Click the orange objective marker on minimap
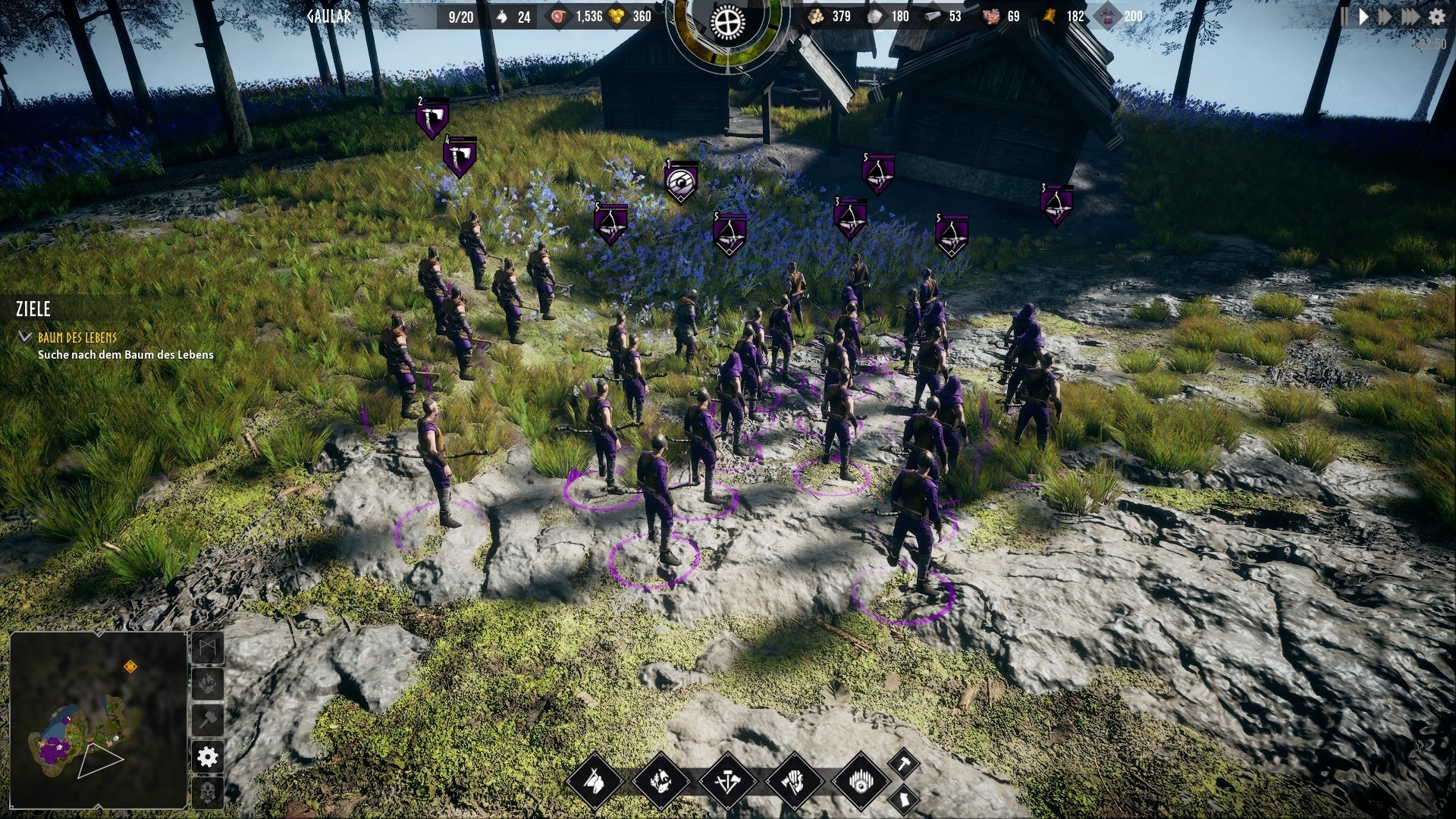Screen dimensions: 1456x819 click(x=130, y=667)
